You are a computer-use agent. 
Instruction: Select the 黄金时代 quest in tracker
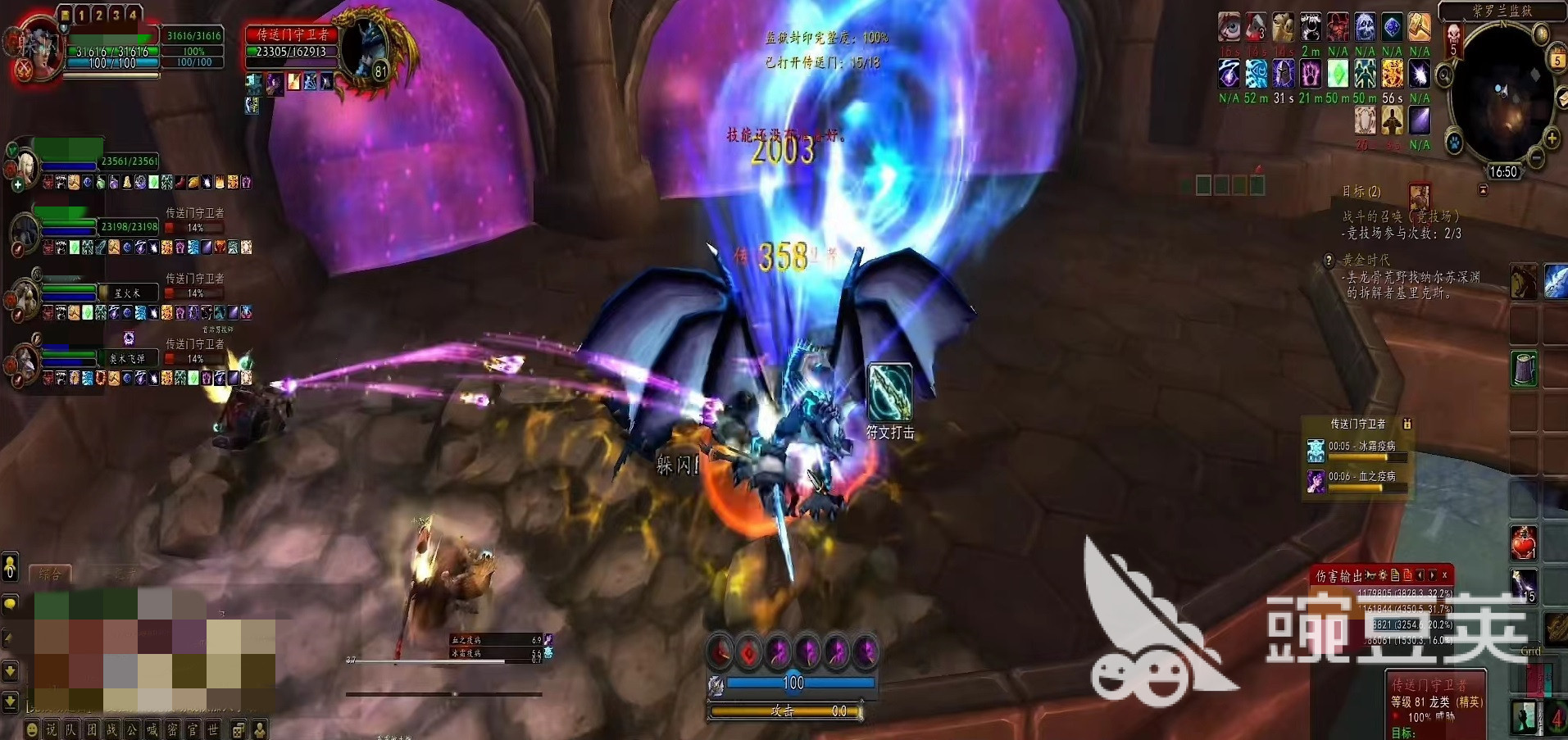click(1366, 260)
